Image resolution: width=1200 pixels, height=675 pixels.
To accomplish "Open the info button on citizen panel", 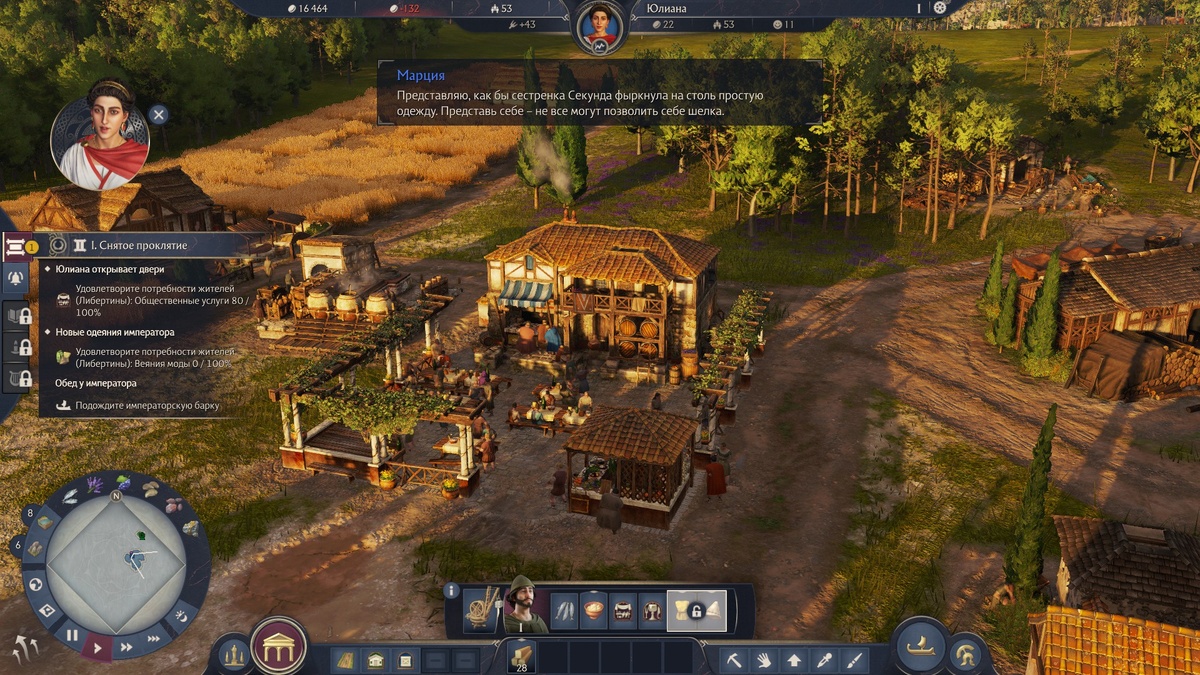I will point(451,591).
